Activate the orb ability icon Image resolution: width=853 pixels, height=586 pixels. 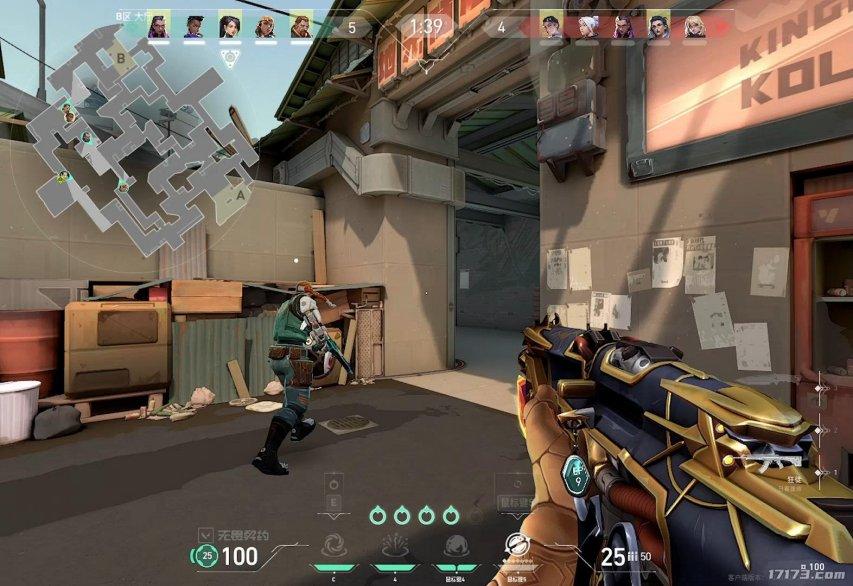pyautogui.click(x=453, y=547)
